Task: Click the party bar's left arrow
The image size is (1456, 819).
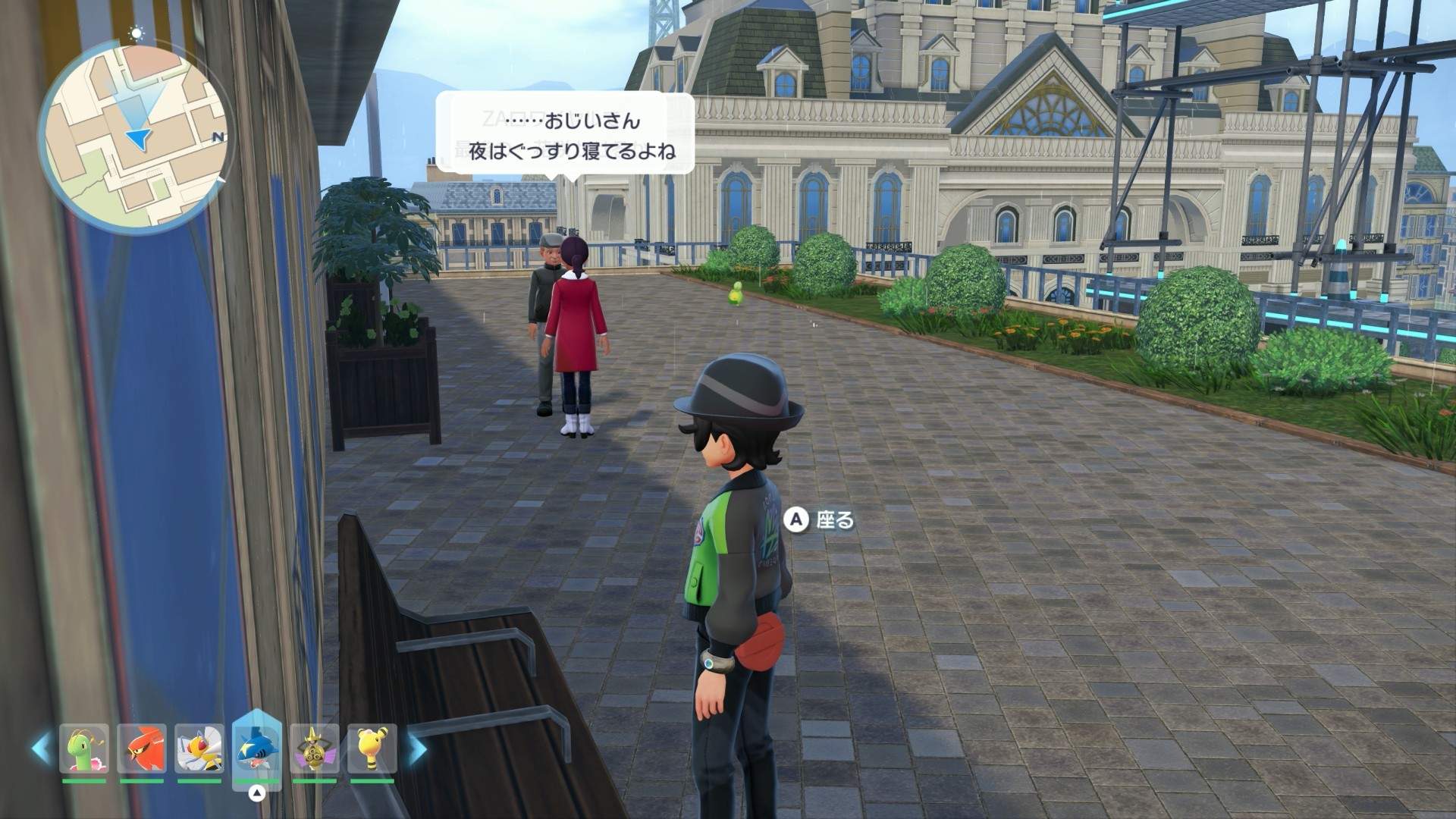Action: [42, 748]
